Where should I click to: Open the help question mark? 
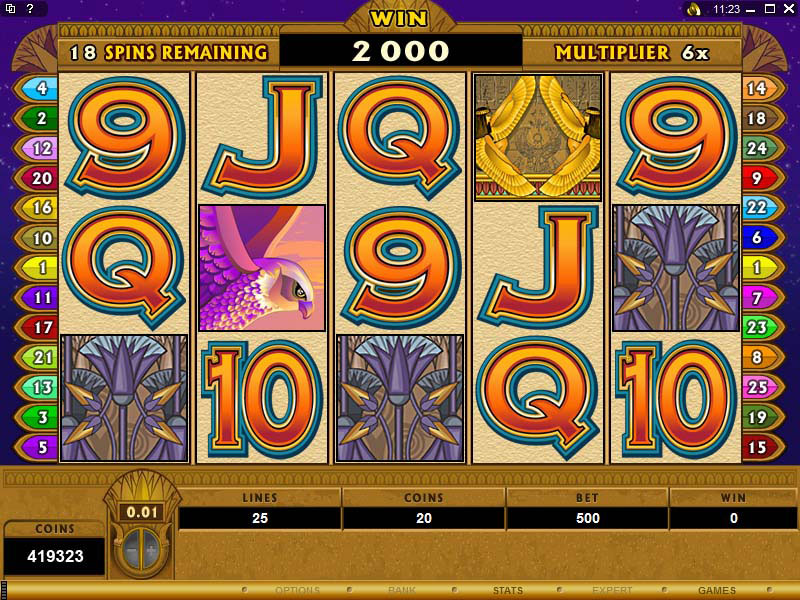tap(31, 9)
